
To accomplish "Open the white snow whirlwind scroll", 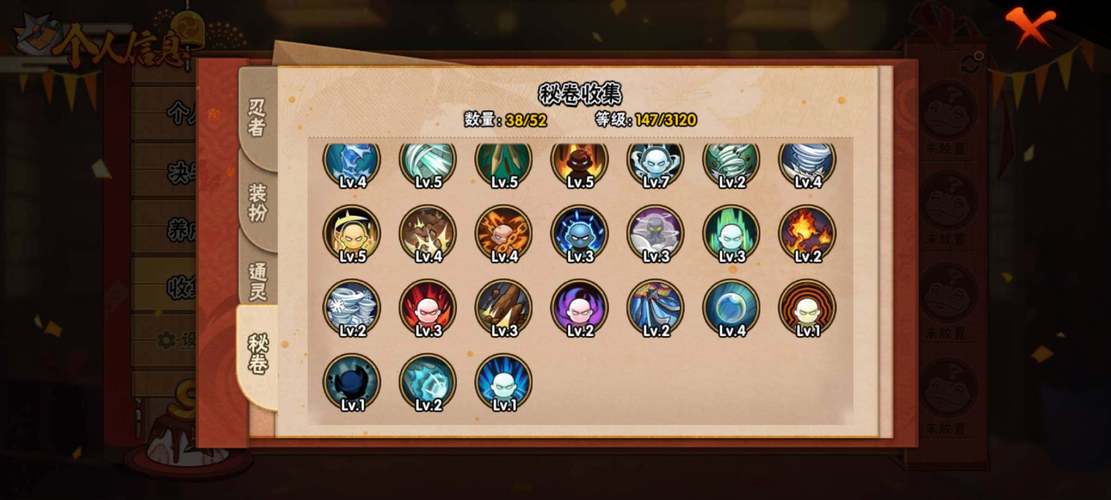I will pyautogui.click(x=351, y=307).
